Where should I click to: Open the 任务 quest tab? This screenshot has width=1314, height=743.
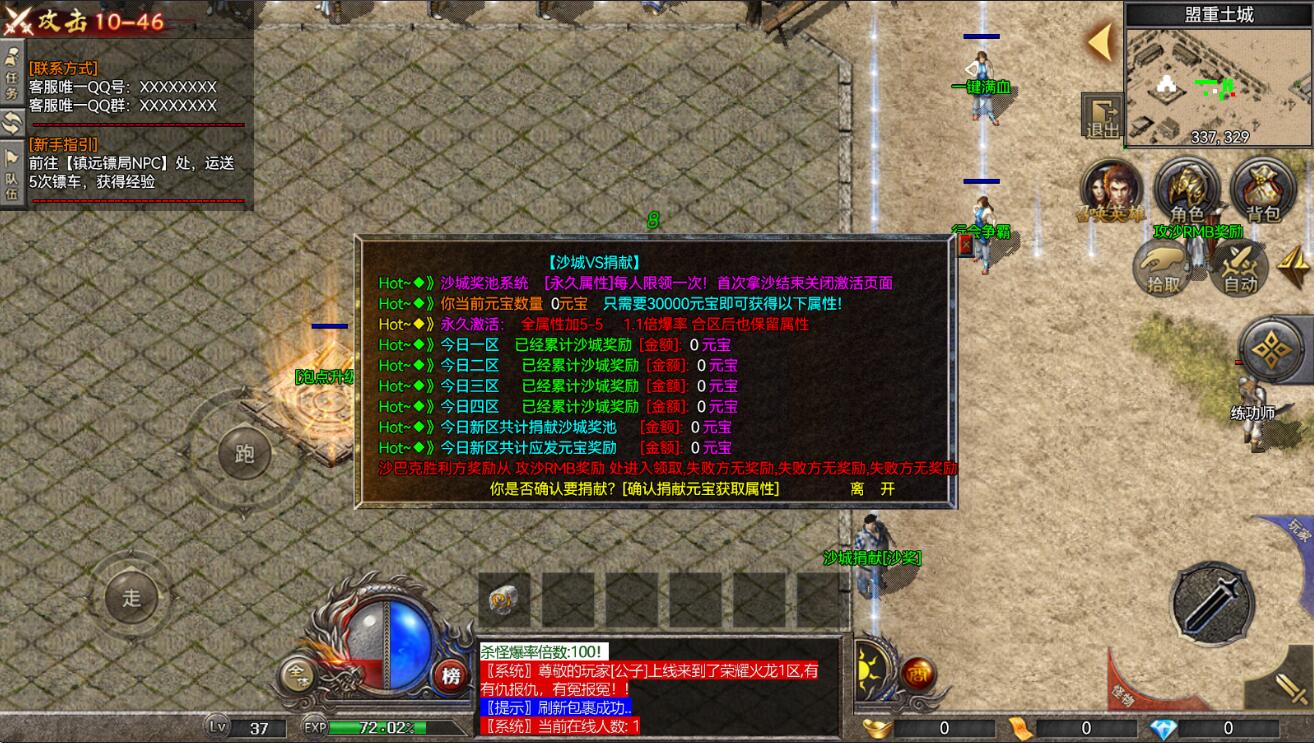point(12,73)
